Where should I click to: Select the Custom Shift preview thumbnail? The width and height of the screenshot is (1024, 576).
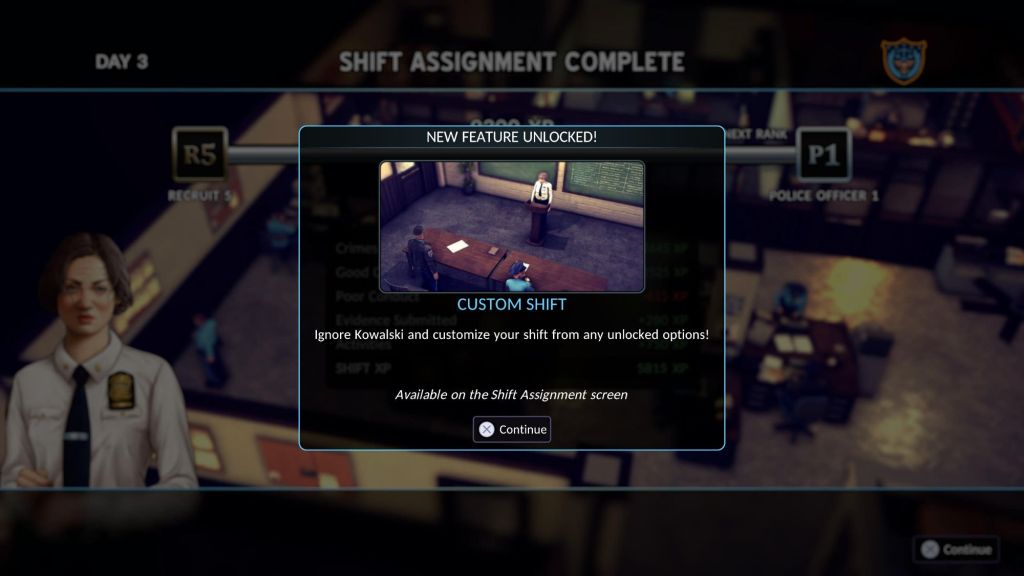pos(512,226)
